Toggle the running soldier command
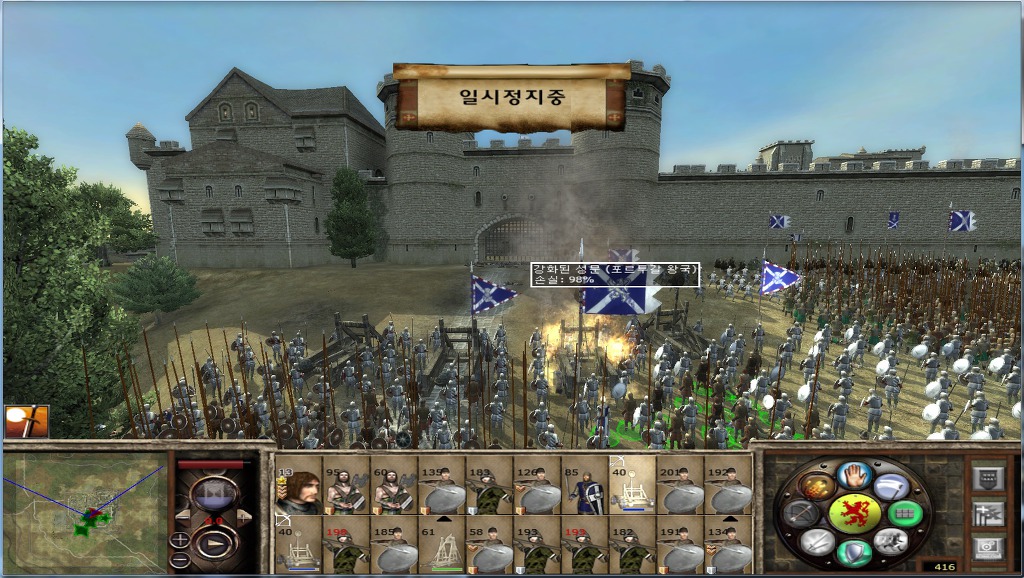 click(890, 541)
